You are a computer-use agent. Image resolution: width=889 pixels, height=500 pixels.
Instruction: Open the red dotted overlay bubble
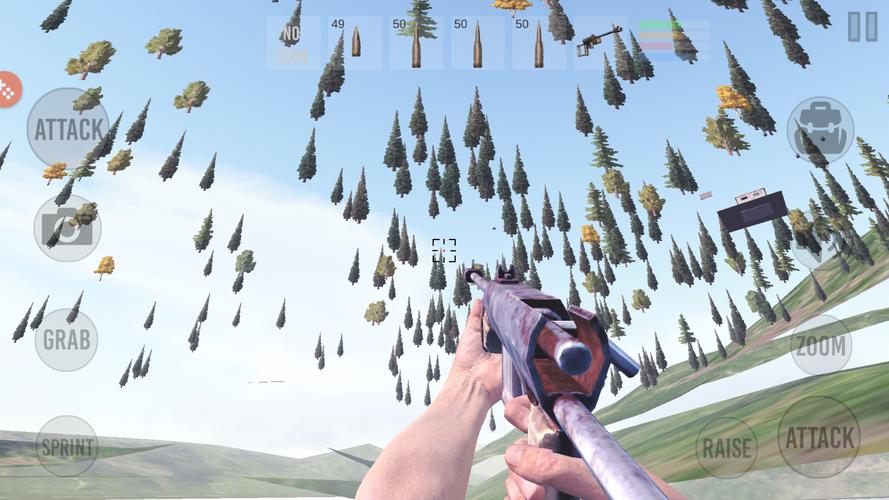pyautogui.click(x=7, y=90)
